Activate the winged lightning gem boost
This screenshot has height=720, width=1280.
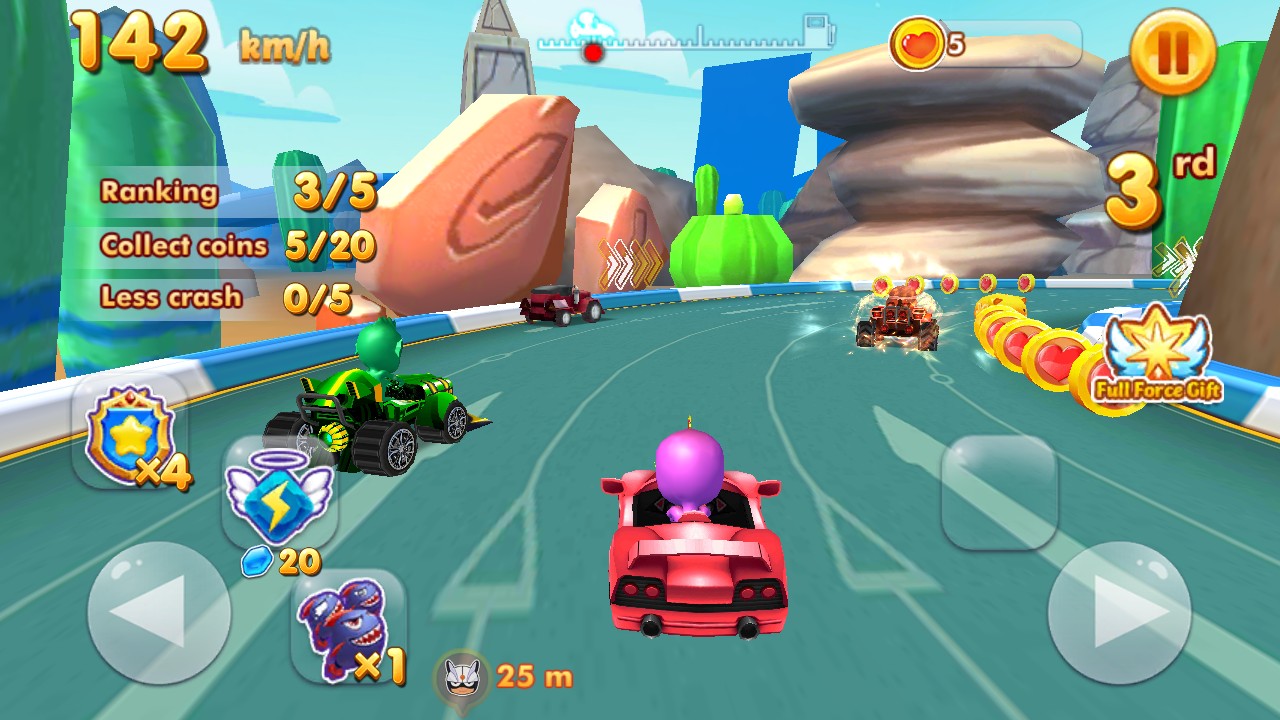279,497
